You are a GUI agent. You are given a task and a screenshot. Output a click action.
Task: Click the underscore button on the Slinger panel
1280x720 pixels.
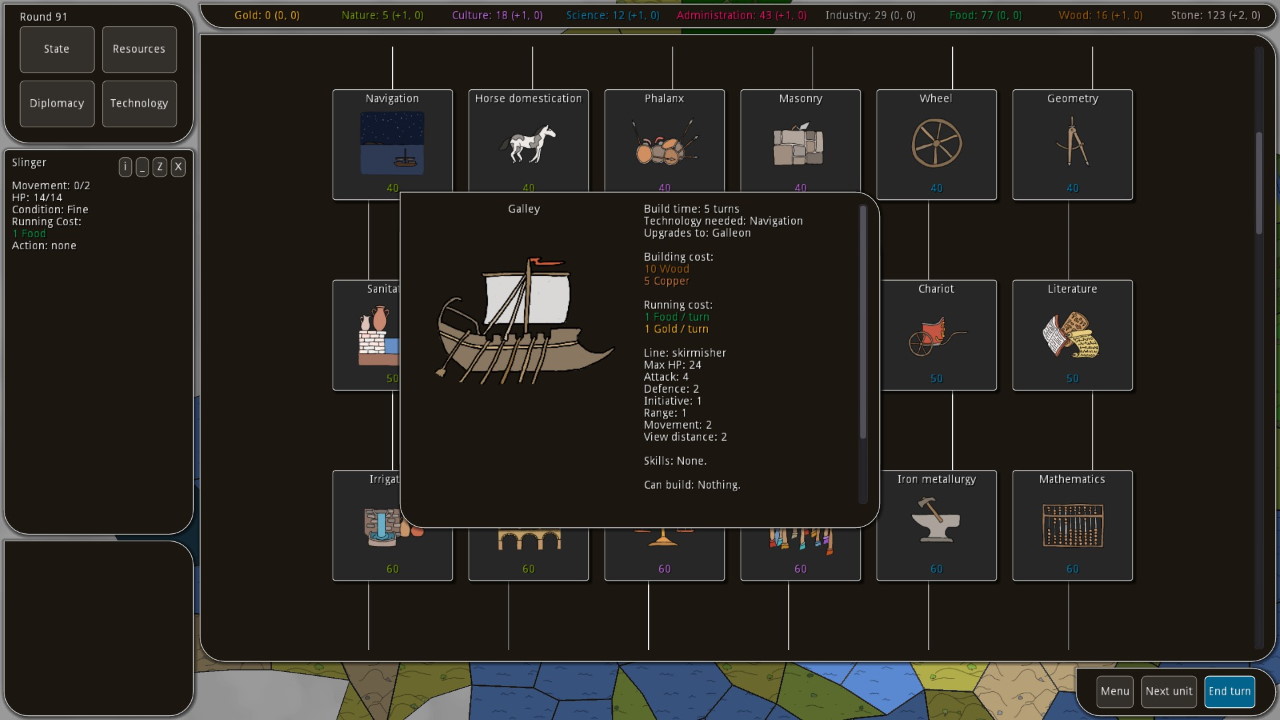(143, 167)
